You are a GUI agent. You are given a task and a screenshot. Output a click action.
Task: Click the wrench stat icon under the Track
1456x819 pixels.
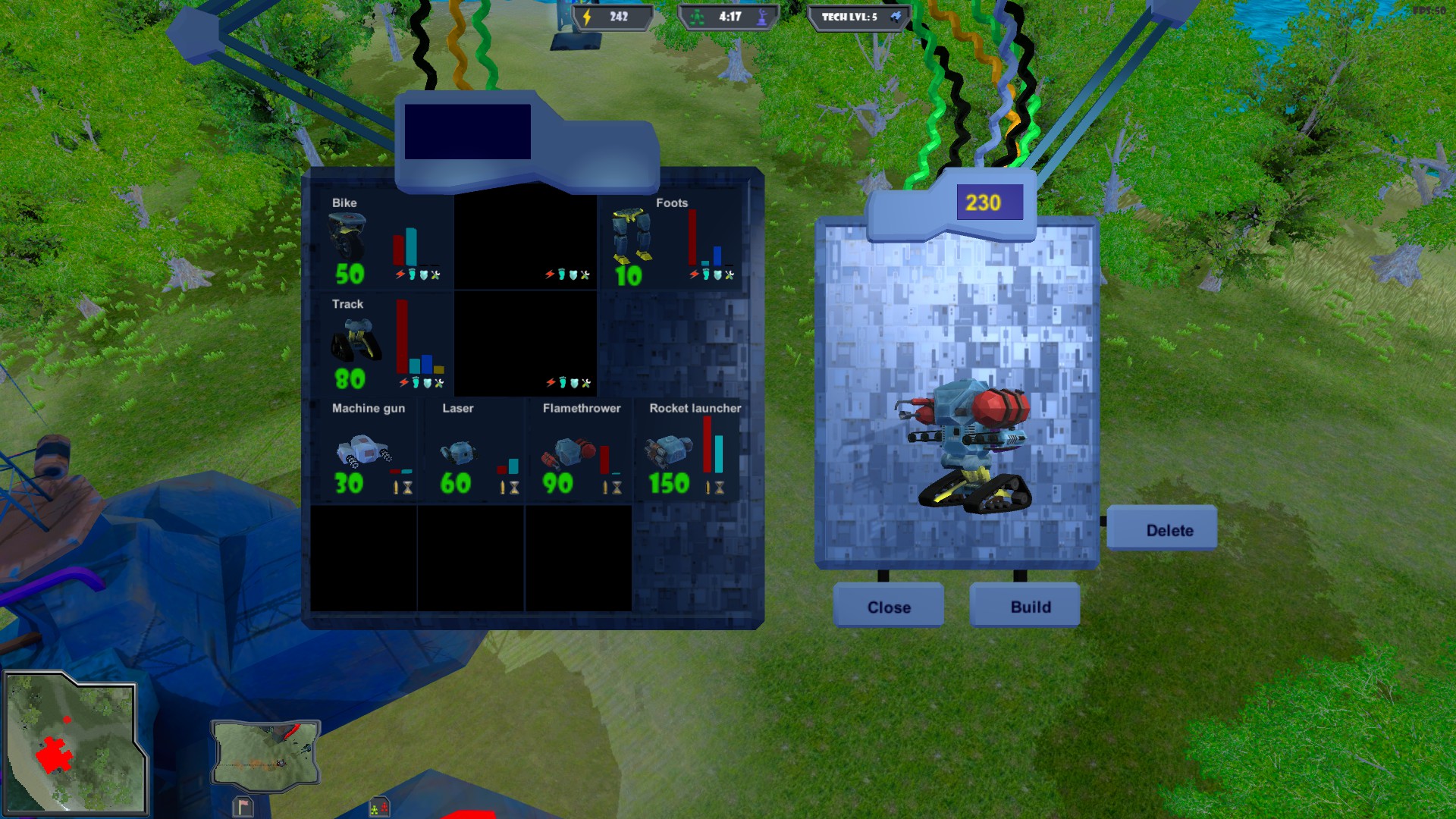tap(438, 384)
